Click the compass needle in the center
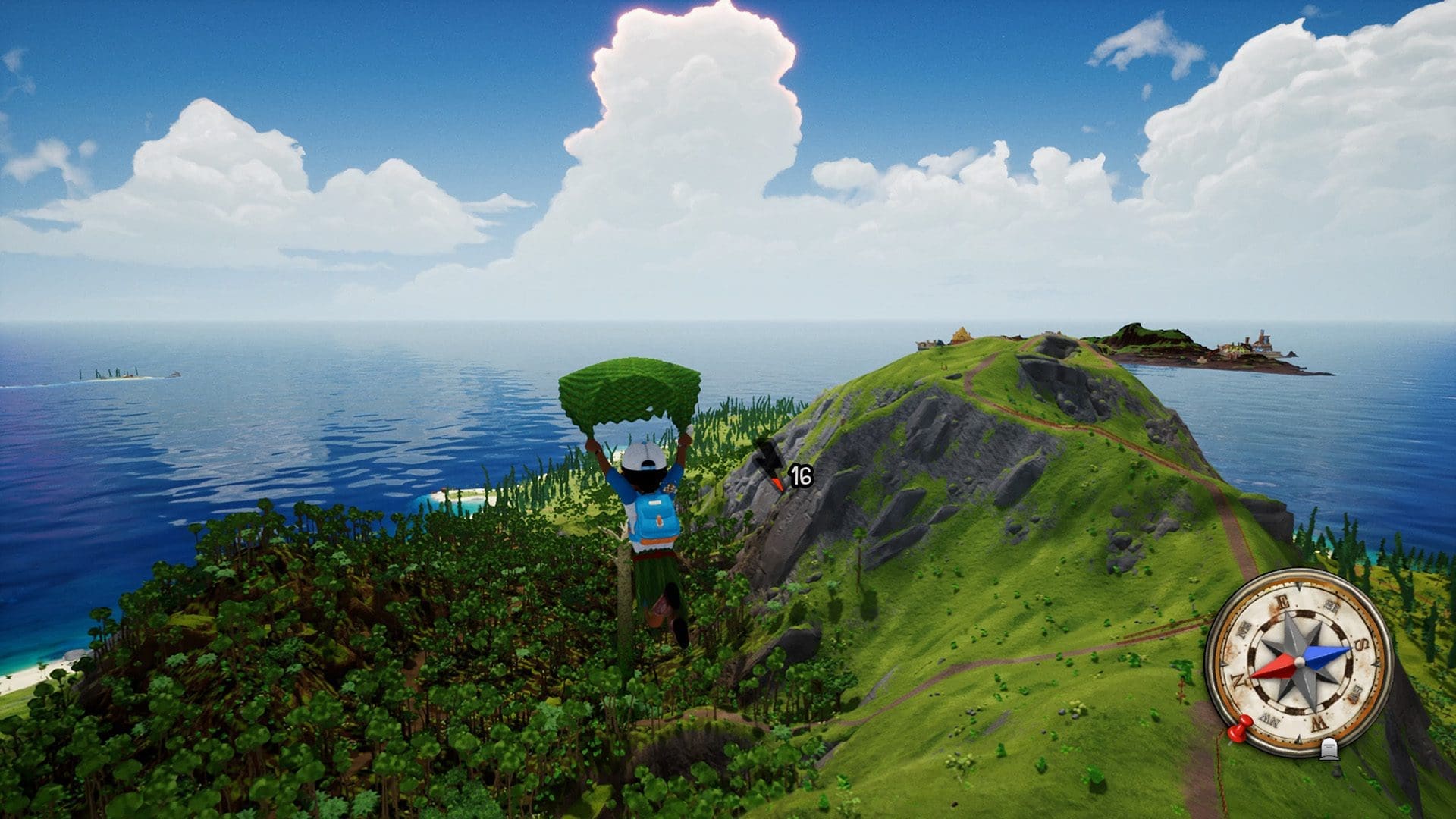The height and width of the screenshot is (819, 1456). coord(1299,662)
